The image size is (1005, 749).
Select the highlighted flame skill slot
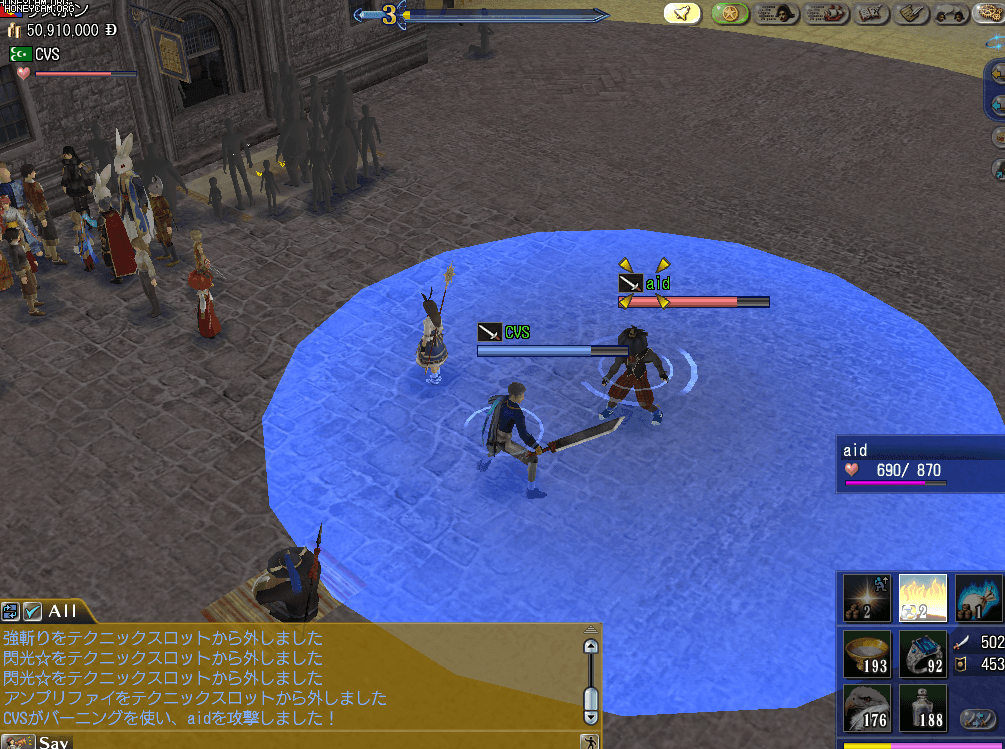click(922, 598)
